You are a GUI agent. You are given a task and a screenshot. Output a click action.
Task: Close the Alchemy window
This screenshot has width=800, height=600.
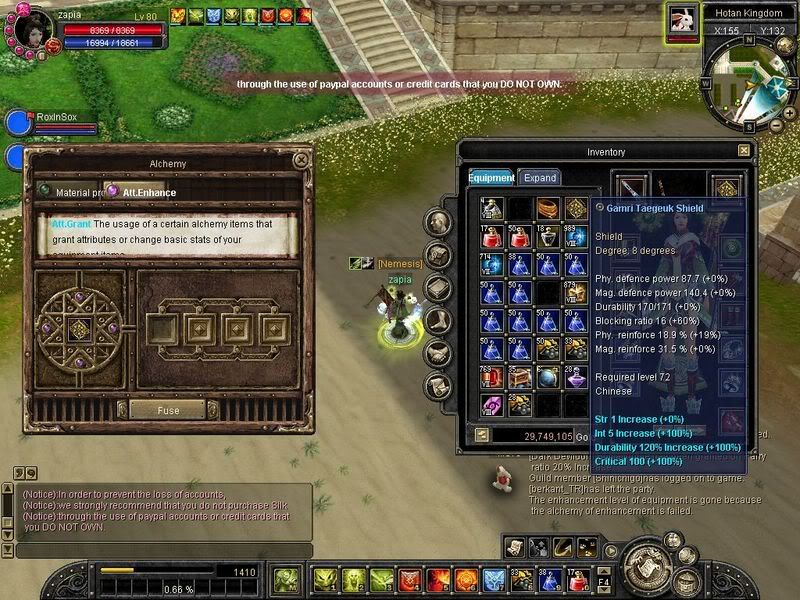click(x=300, y=160)
